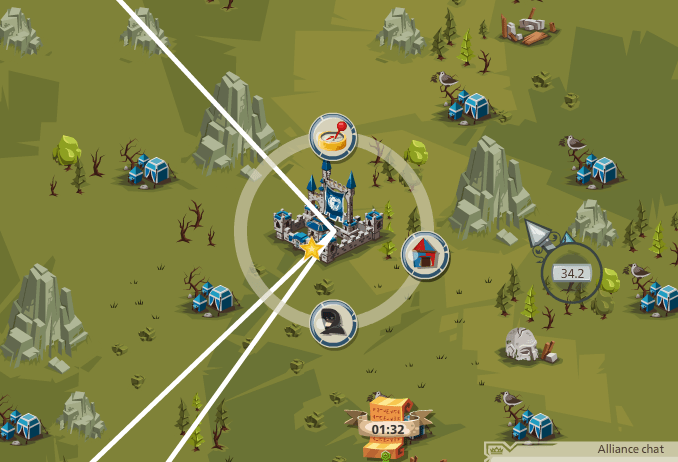Open the Alliance chat bar
The image size is (678, 462).
click(x=580, y=450)
